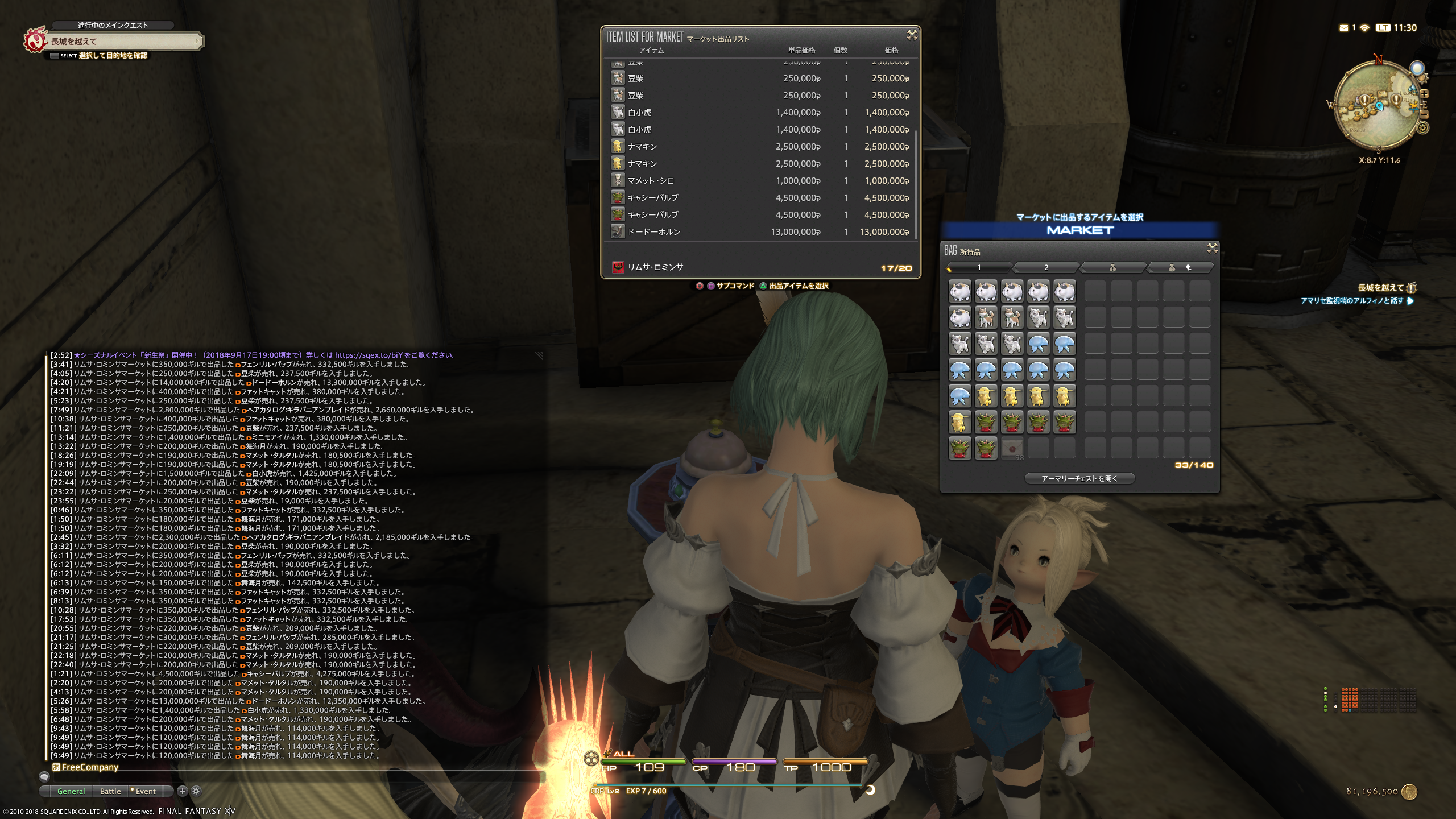Image resolution: width=1456 pixels, height=819 pixels.
Task: Open the アーマリーチェストを開く button
Action: click(1079, 478)
